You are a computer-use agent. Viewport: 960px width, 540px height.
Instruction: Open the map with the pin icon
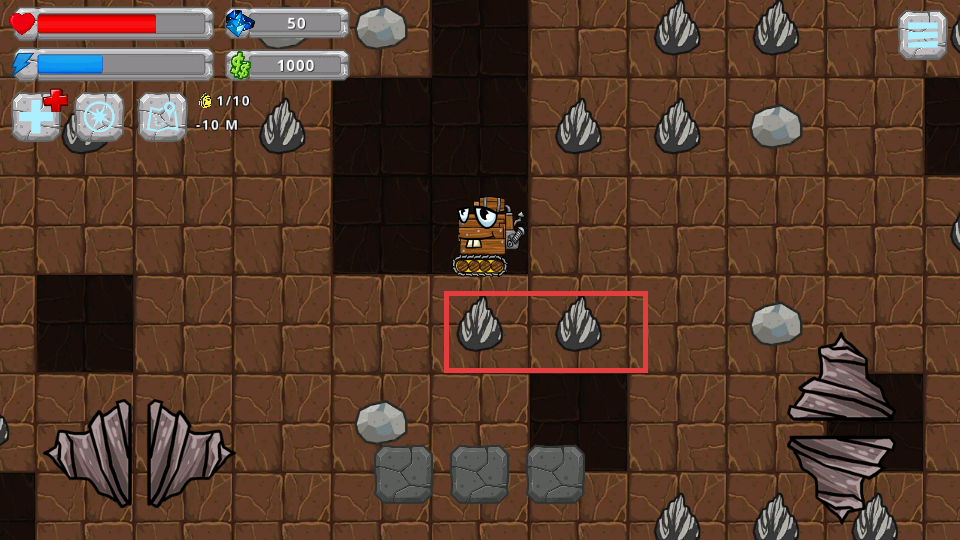point(162,117)
